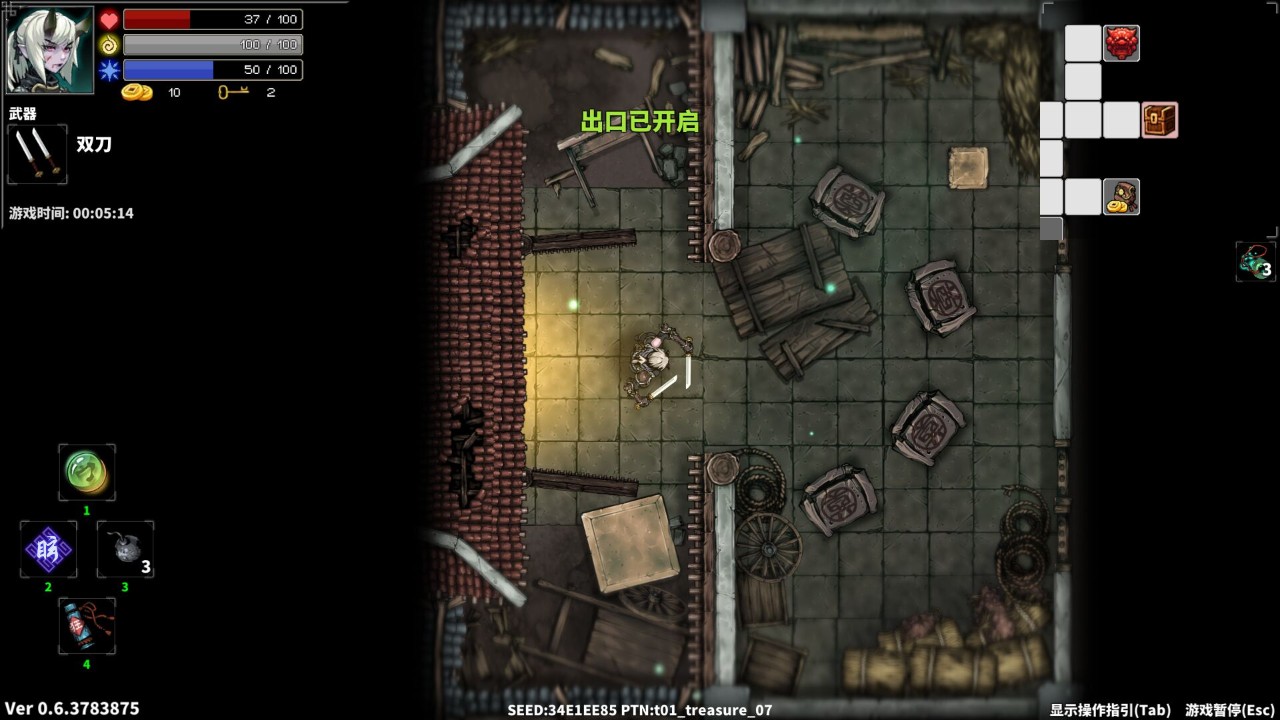This screenshot has height=720, width=1280.
Task: Click the teal gourd item icon
Action: (x=1255, y=262)
